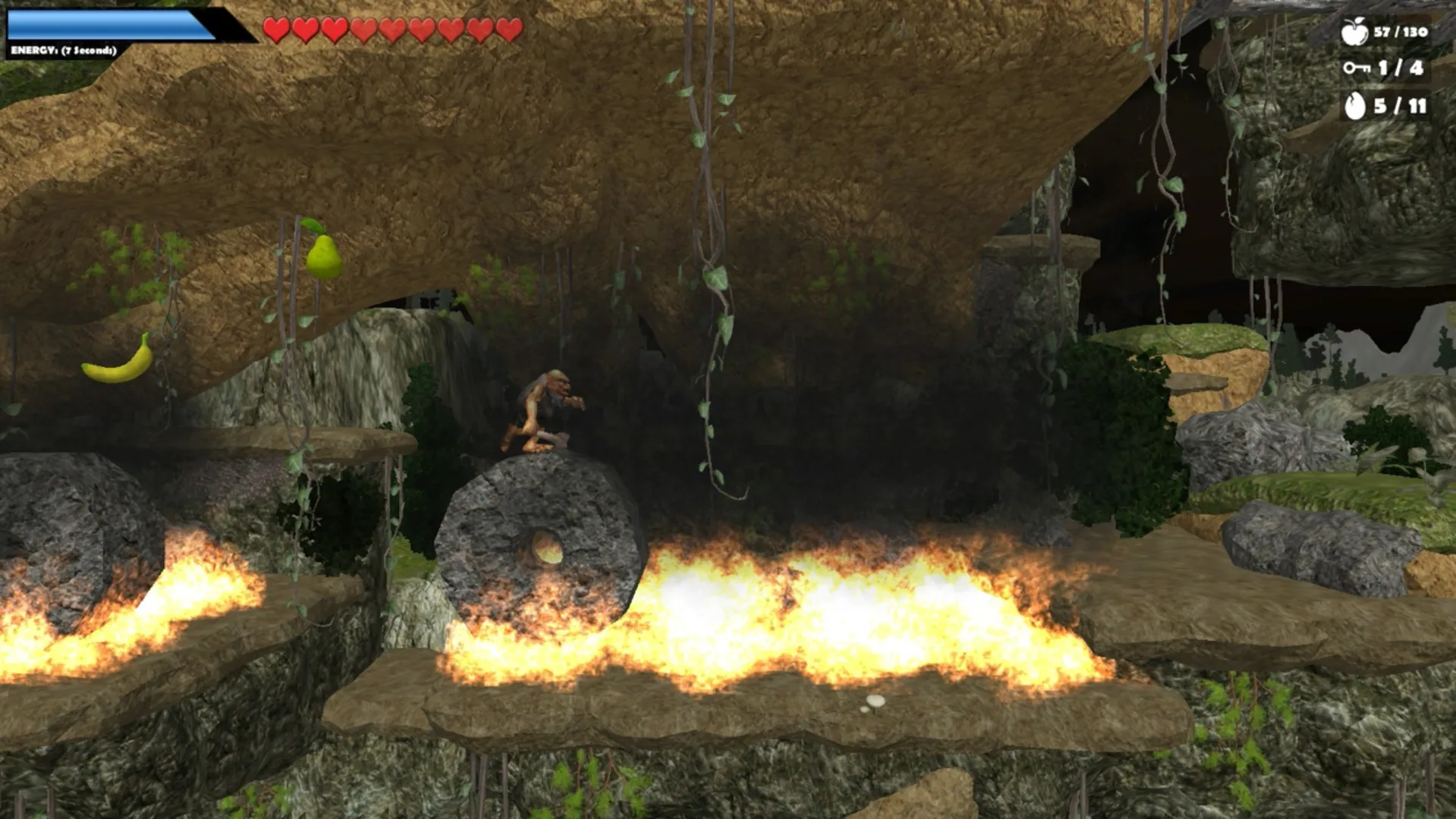Image resolution: width=1456 pixels, height=819 pixels.
Task: Click the 5 / 11 egg count text
Action: 1401,106
